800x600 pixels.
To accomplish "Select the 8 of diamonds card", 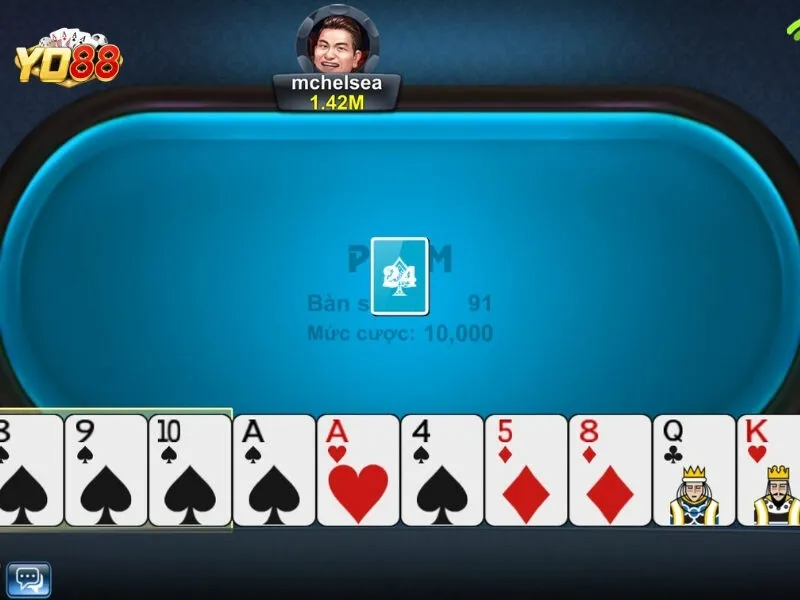I will (x=609, y=470).
